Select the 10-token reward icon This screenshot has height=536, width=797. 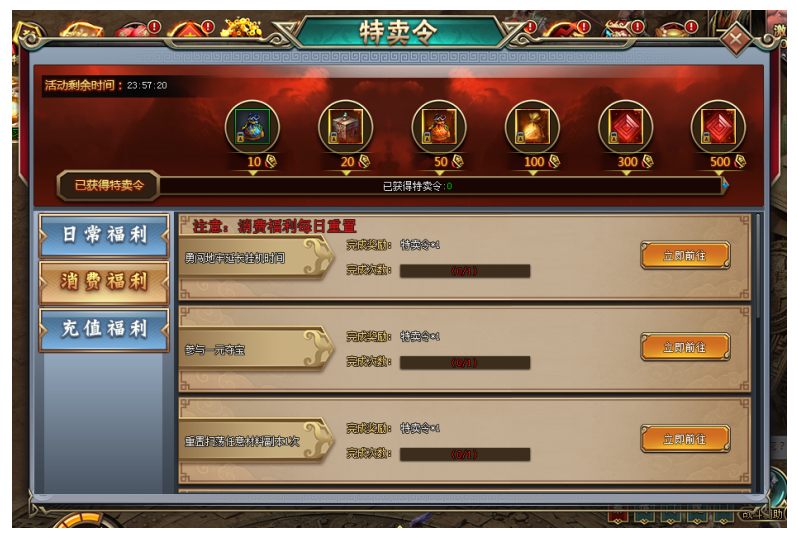click(x=252, y=127)
